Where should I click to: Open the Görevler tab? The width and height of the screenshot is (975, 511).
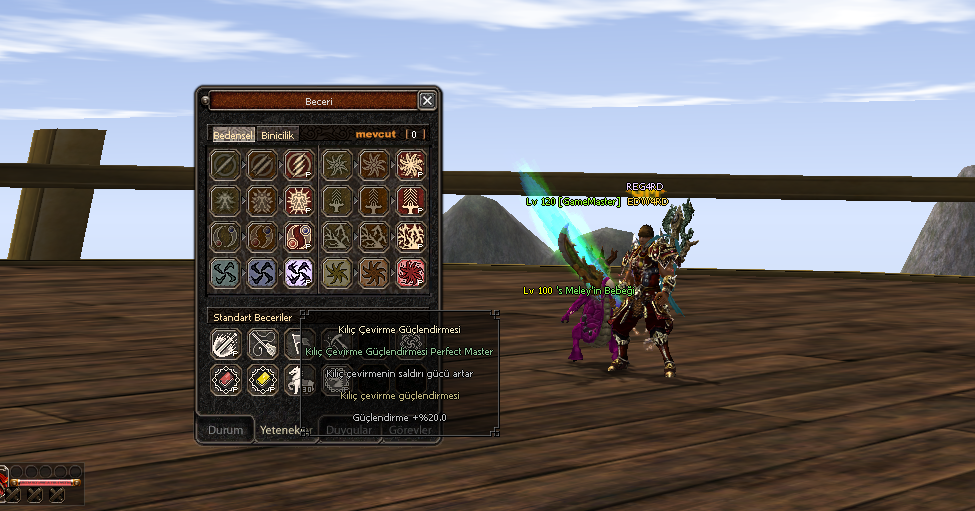[410, 430]
